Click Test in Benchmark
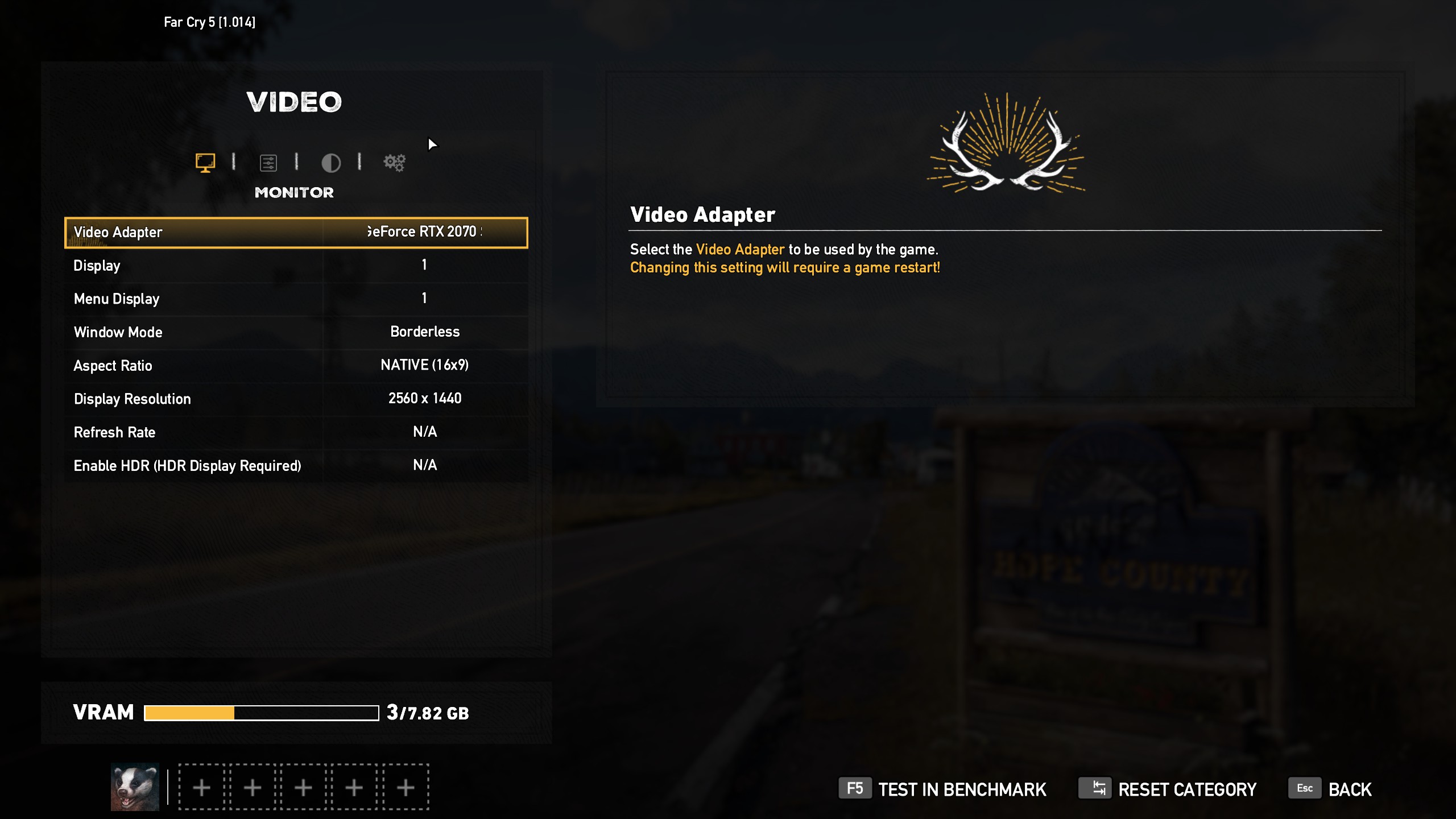The image size is (1456, 819). pos(942,789)
